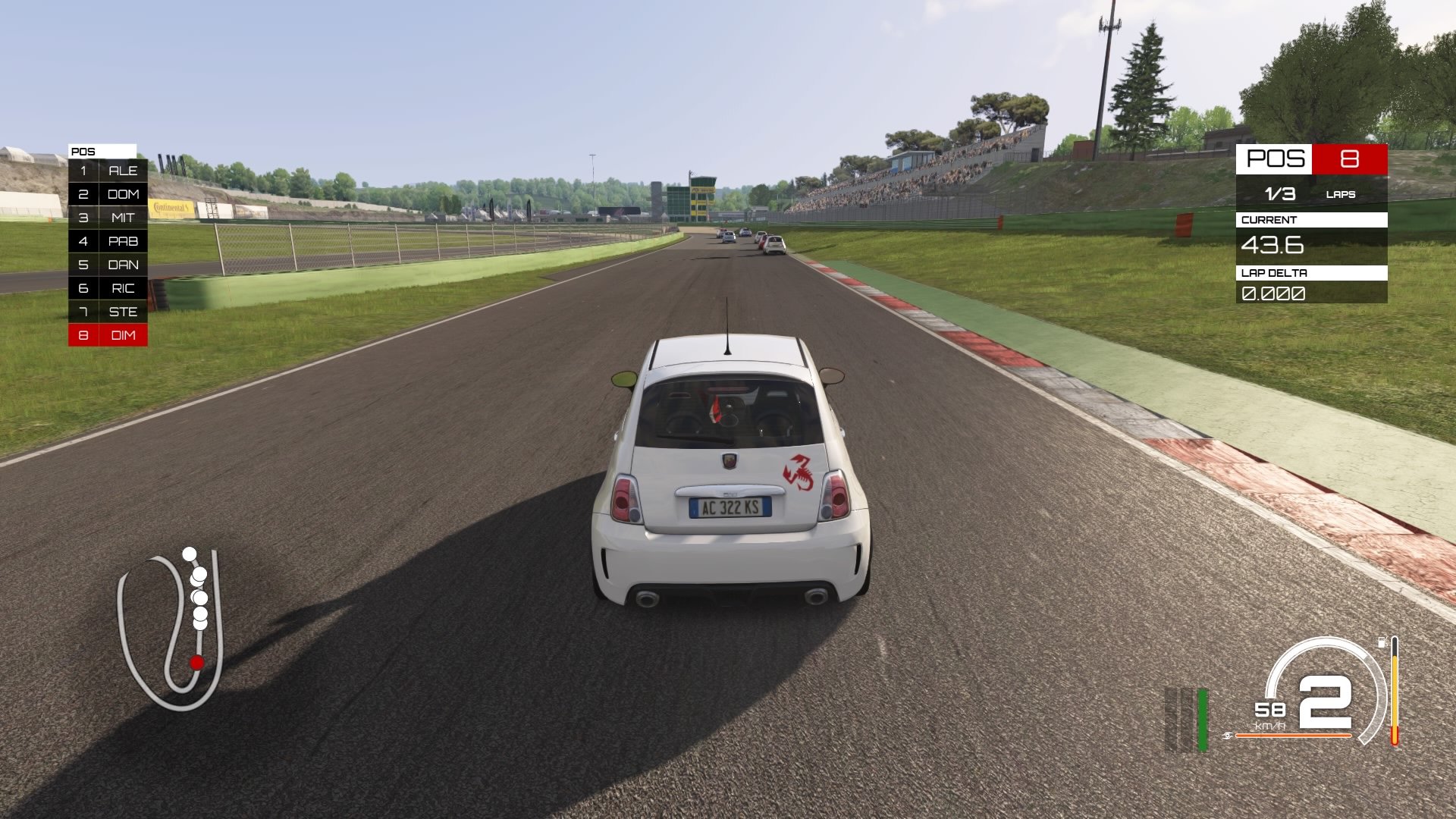Viewport: 1456px width, 819px height.
Task: Toggle the green status bar near the speedometer
Action: [1203, 720]
